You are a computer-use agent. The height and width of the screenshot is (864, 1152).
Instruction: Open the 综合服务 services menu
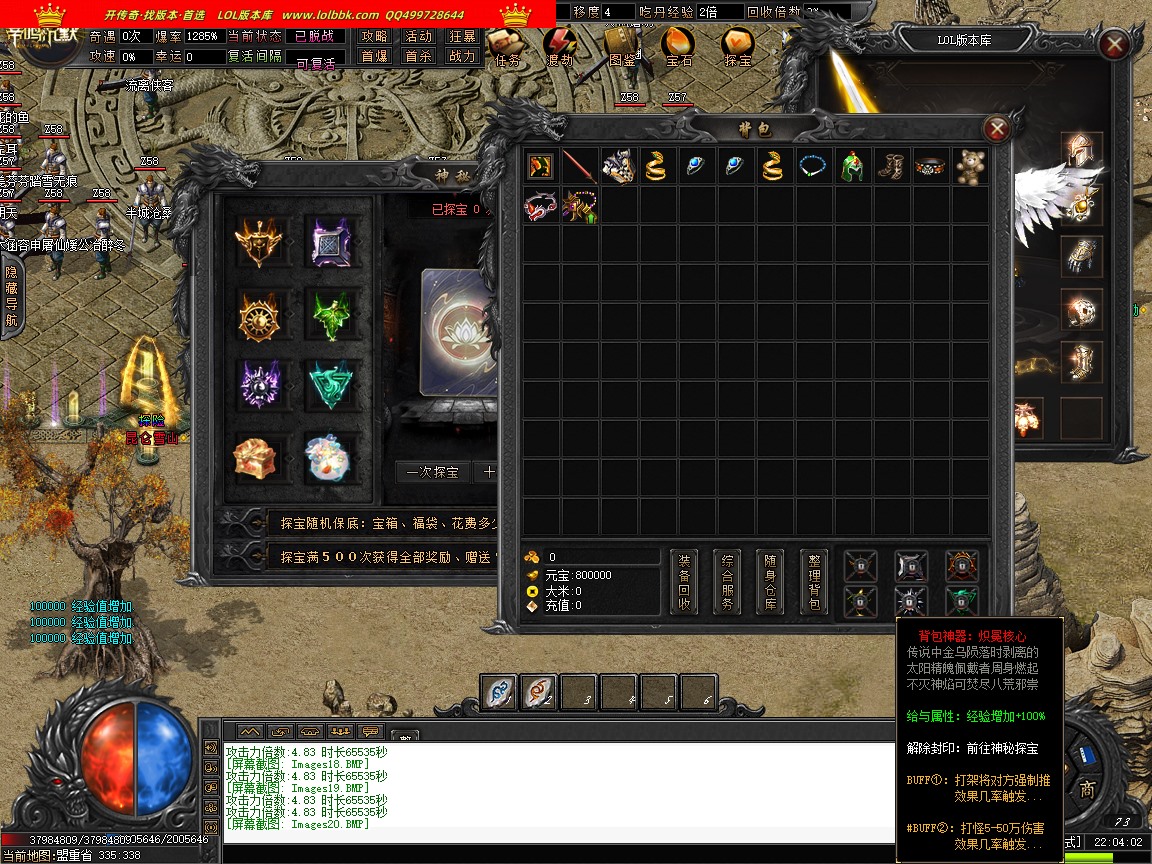[x=727, y=582]
